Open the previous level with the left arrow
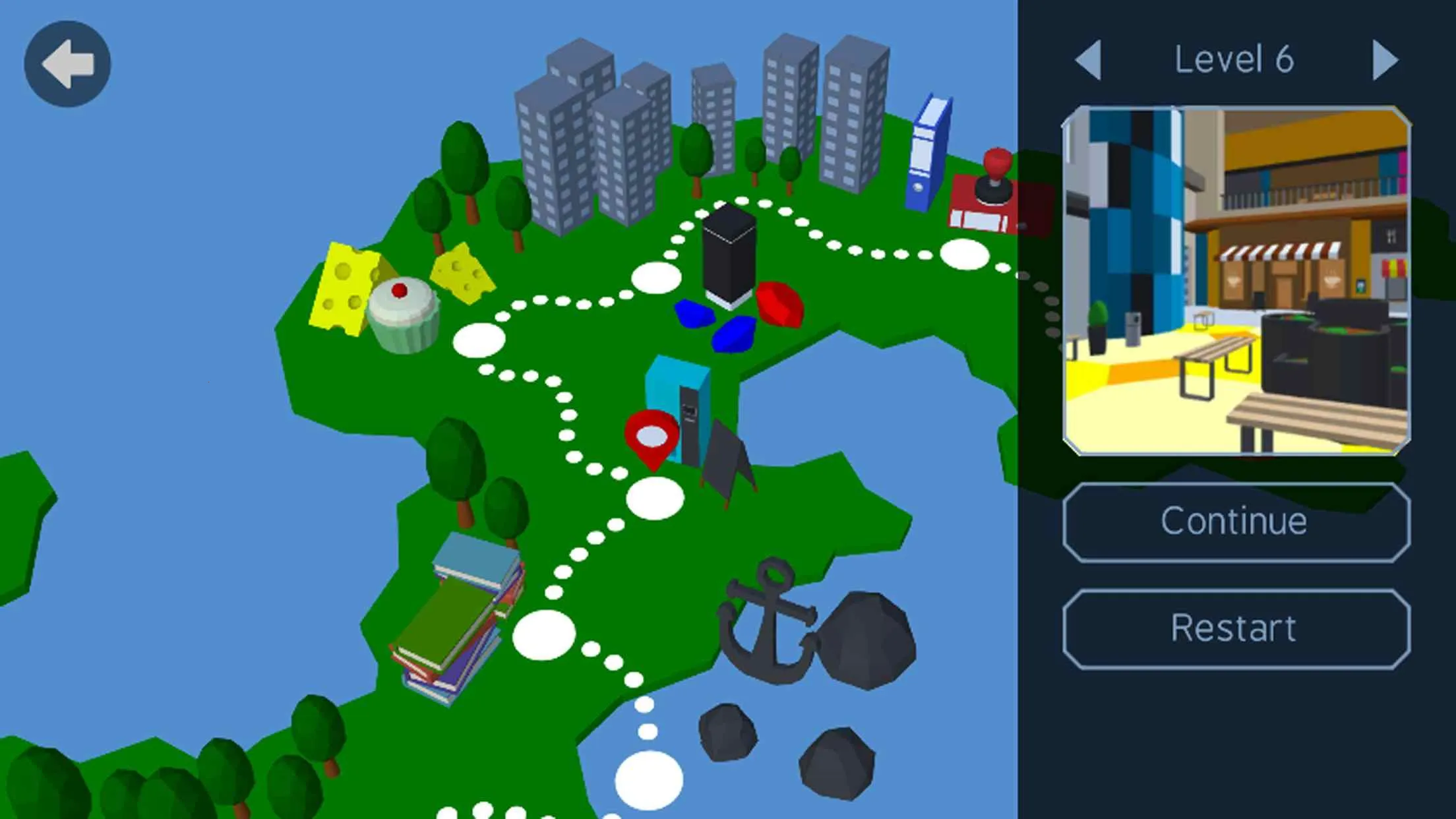Image resolution: width=1456 pixels, height=819 pixels. coord(1089,61)
